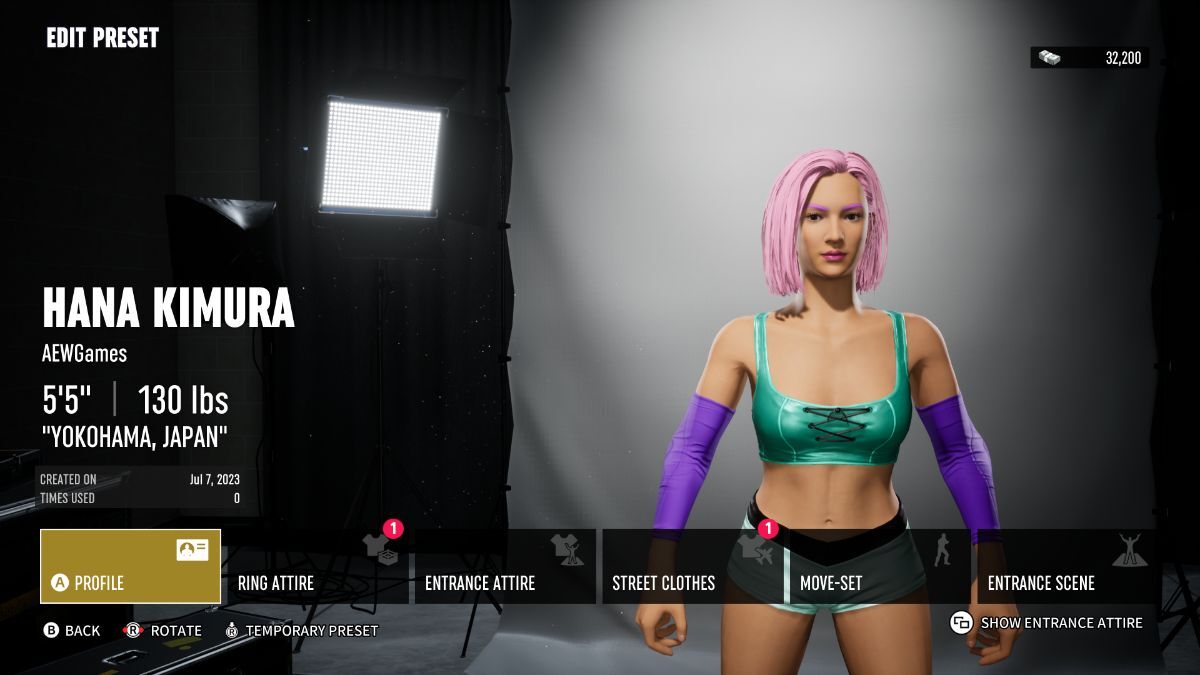This screenshot has width=1200, height=675.
Task: Go to the Move-Set menu
Action: [x=879, y=567]
